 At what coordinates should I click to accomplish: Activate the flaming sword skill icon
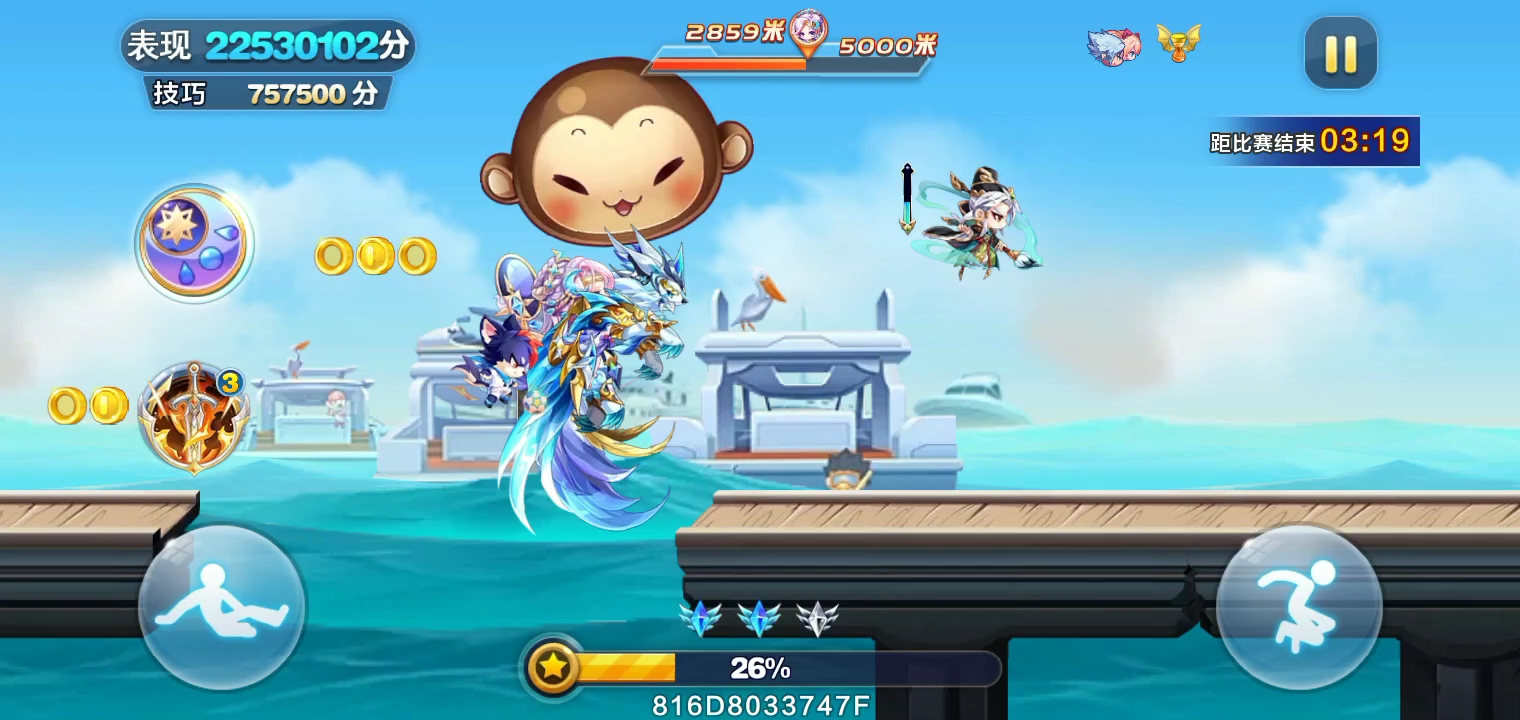click(x=193, y=417)
